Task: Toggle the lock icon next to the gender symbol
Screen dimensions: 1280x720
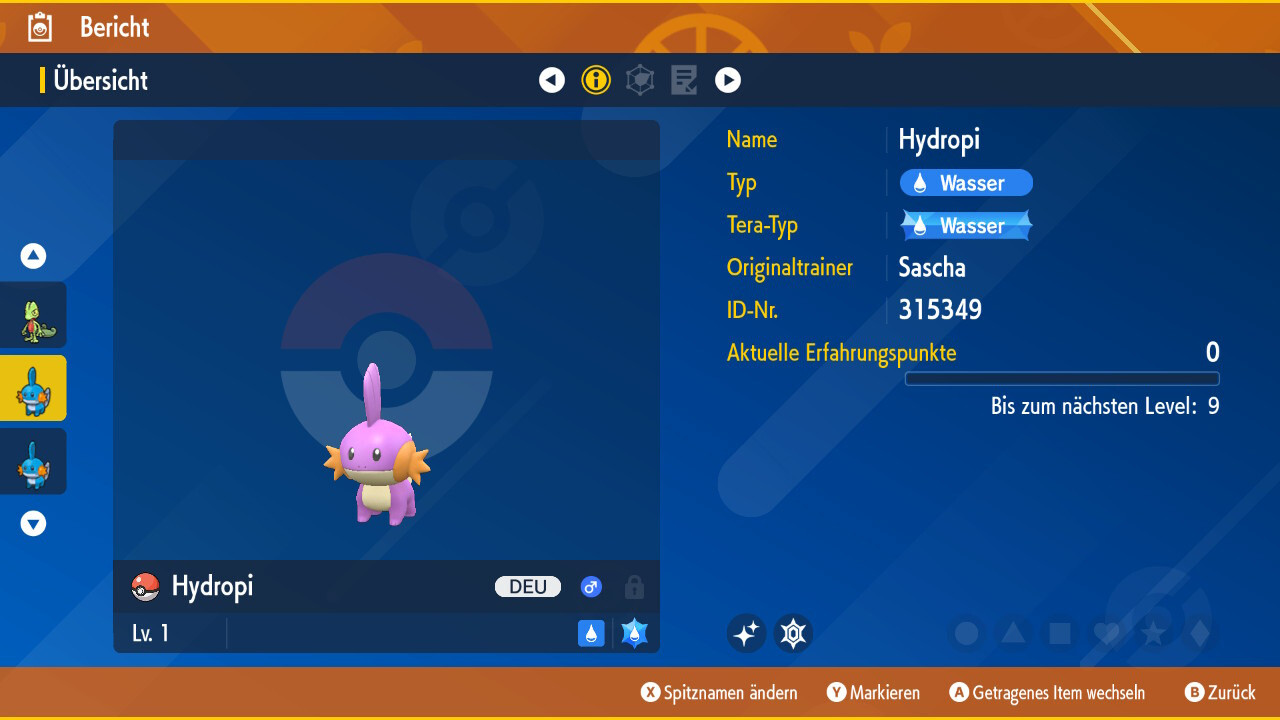Action: click(634, 587)
